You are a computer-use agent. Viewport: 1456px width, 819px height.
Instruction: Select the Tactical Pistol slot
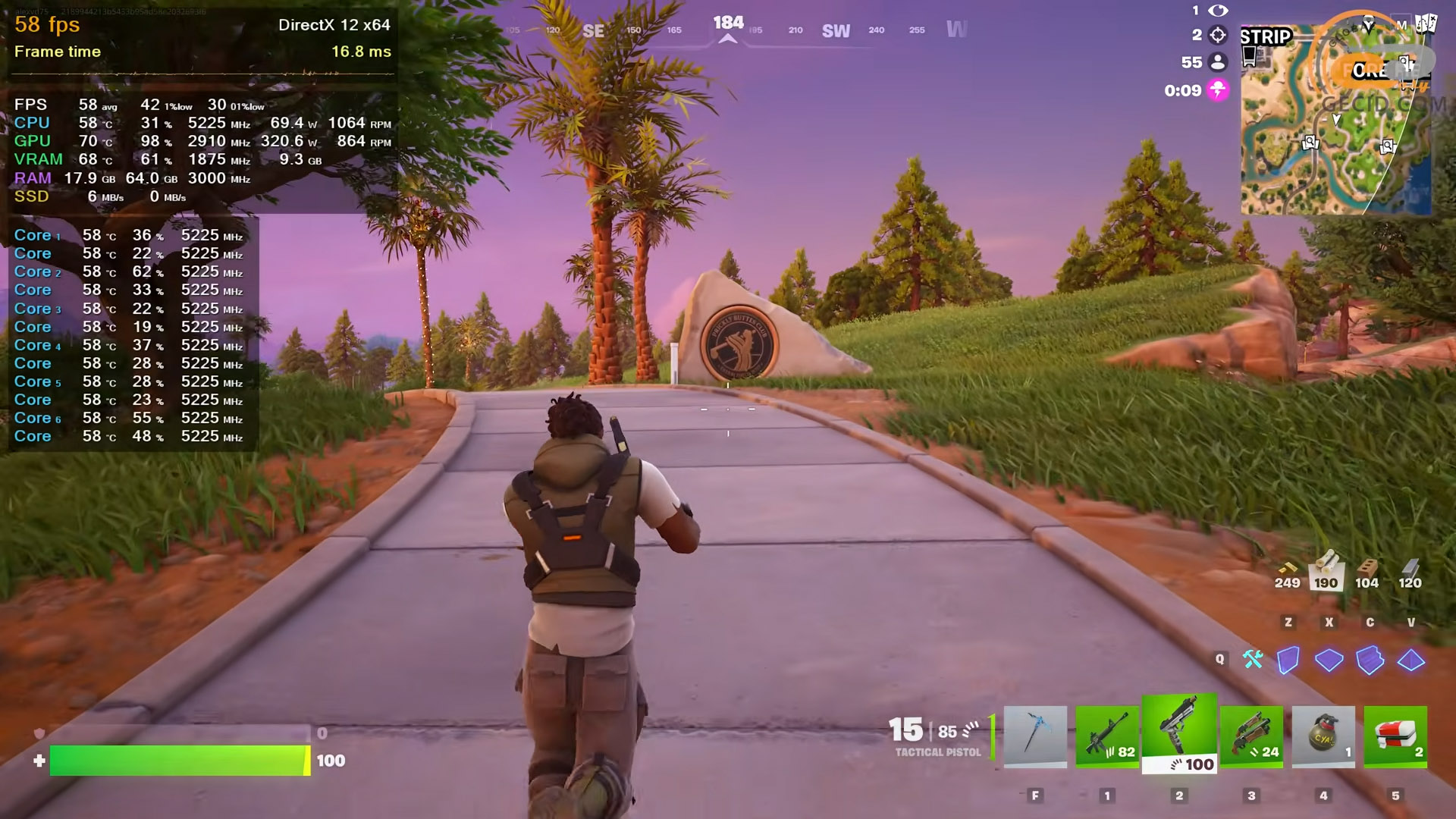(1179, 733)
